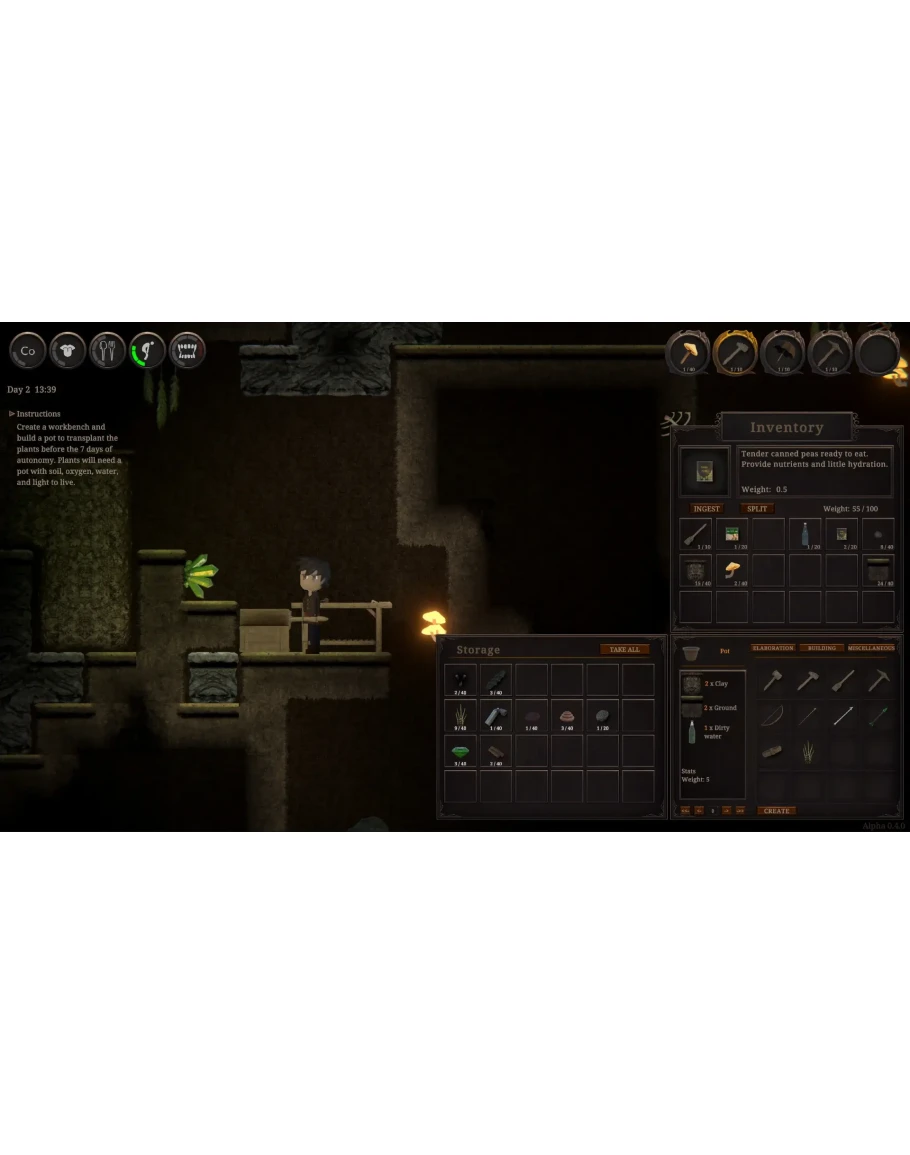Show the Miscellaneous crafting tab
Image resolution: width=910 pixels, height=1155 pixels.
[870, 648]
